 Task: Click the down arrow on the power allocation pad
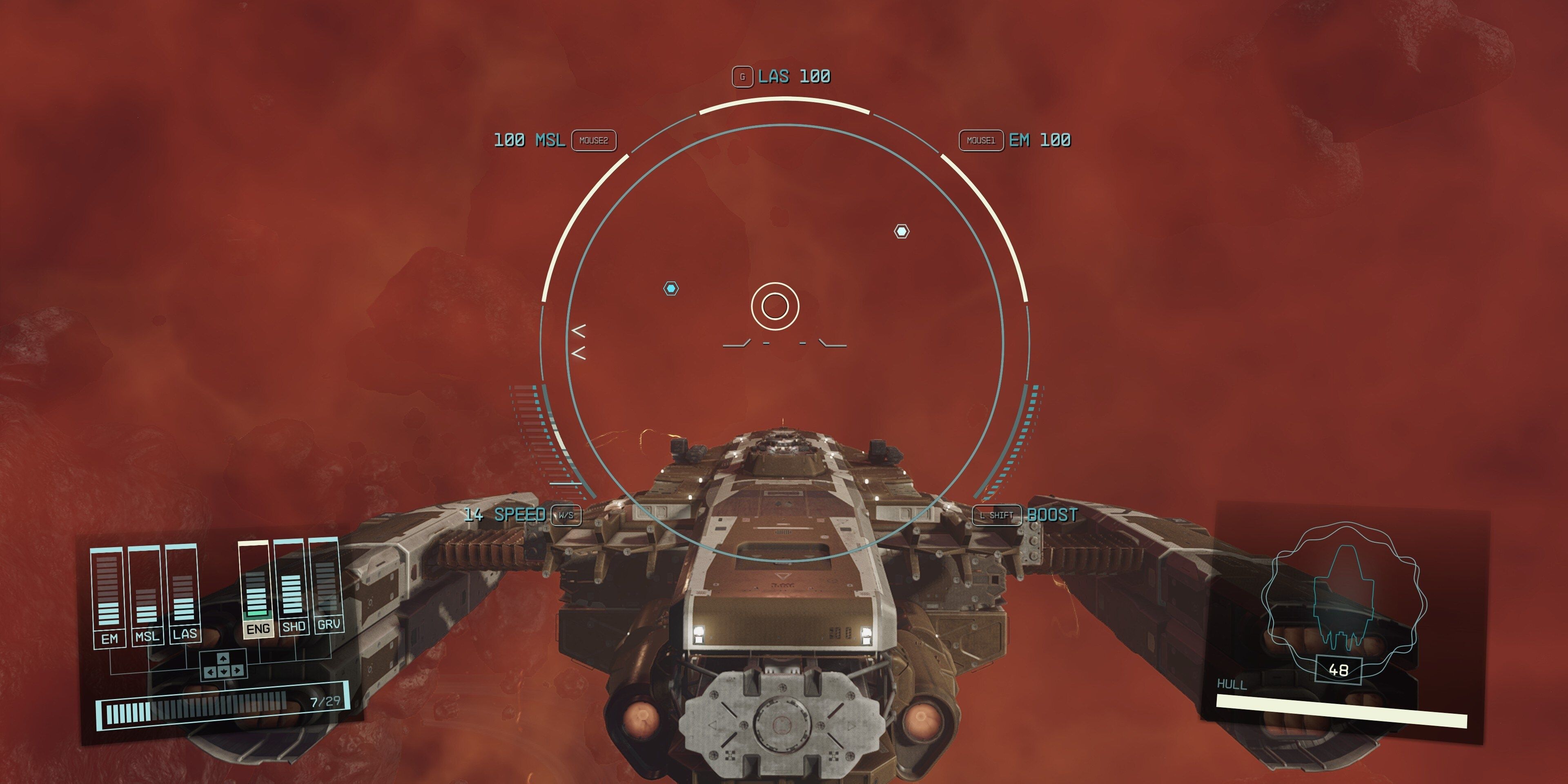point(223,671)
